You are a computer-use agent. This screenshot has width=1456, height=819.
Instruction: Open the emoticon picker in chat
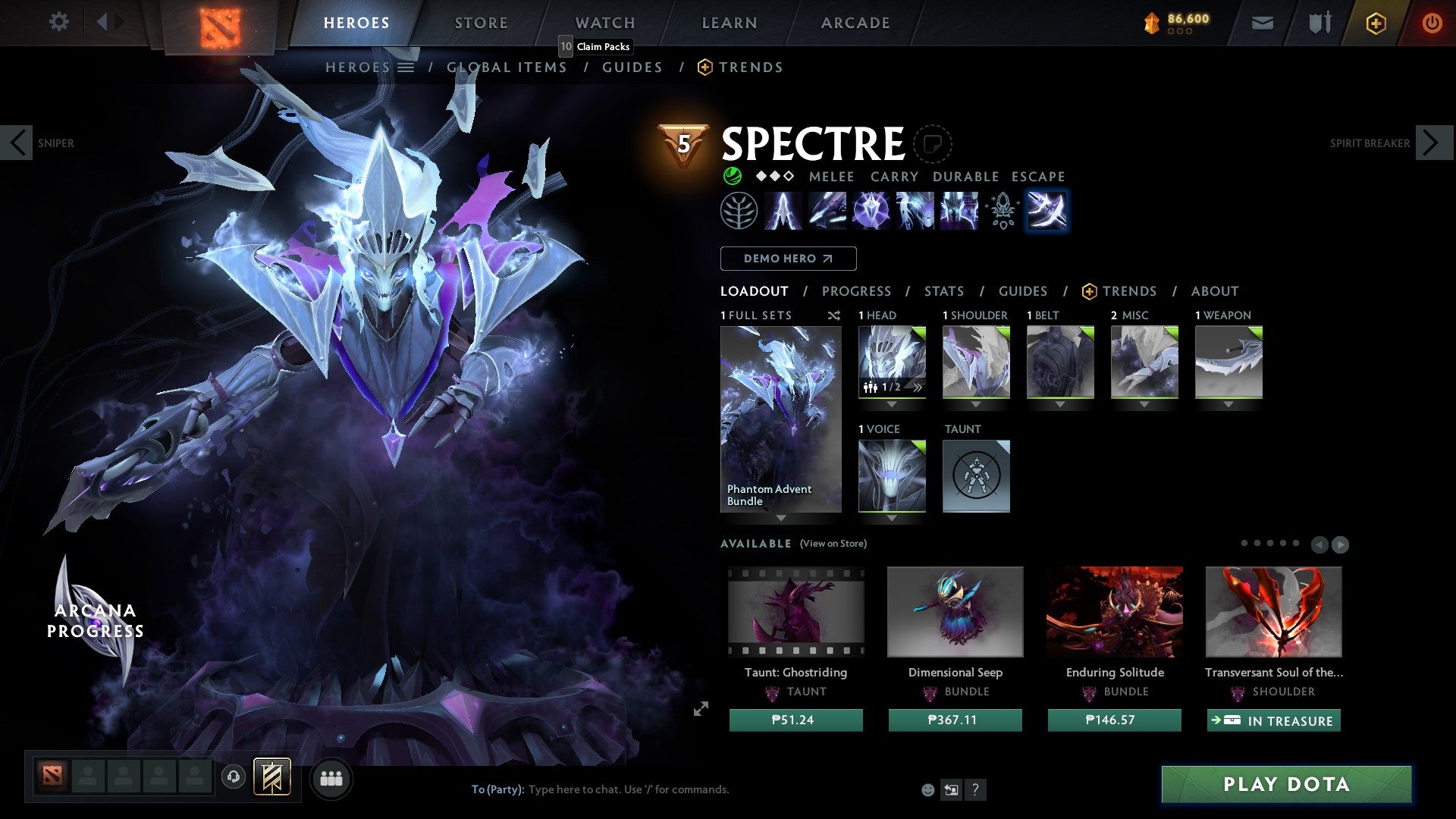coord(928,789)
